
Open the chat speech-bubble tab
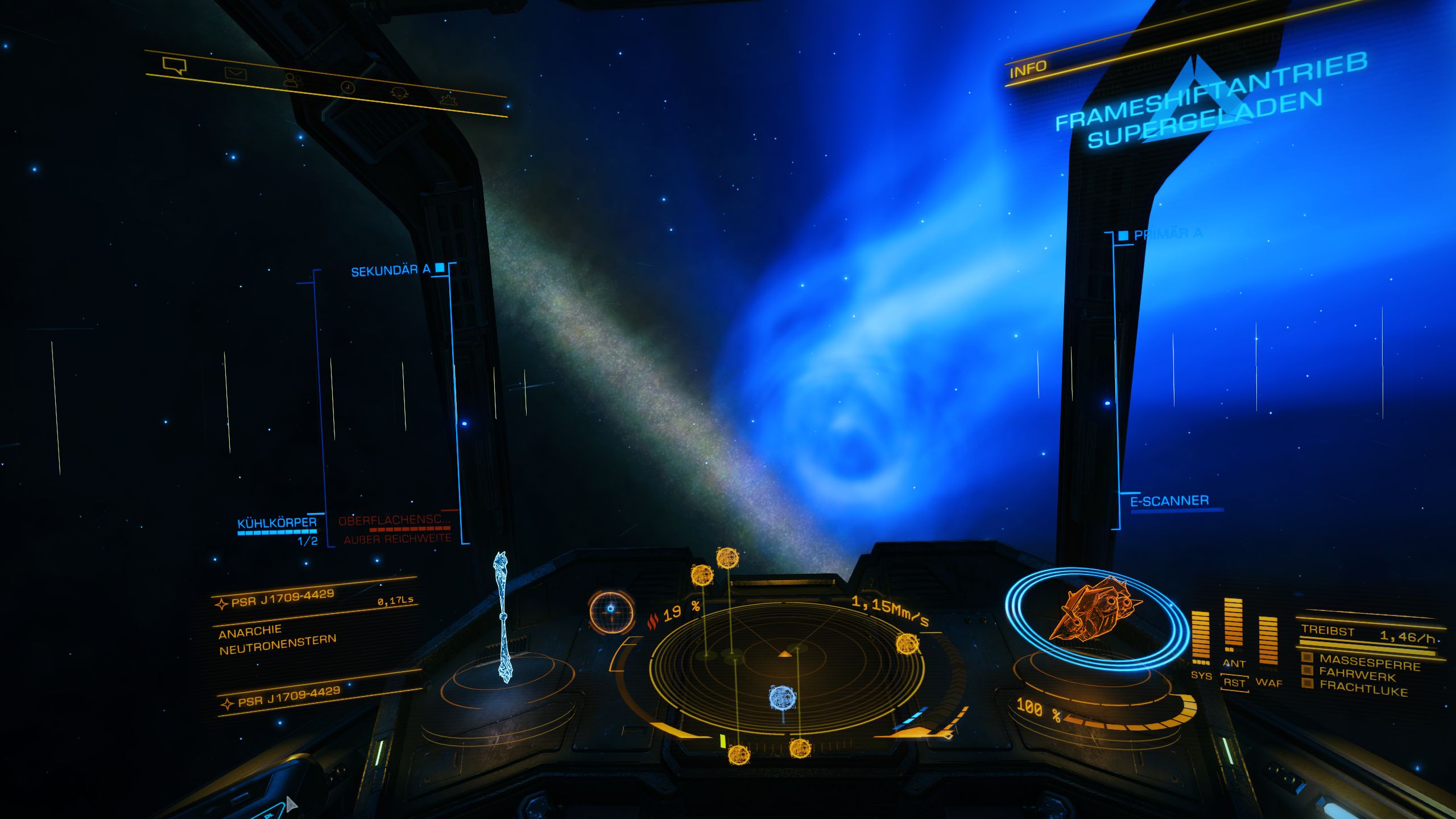(174, 65)
